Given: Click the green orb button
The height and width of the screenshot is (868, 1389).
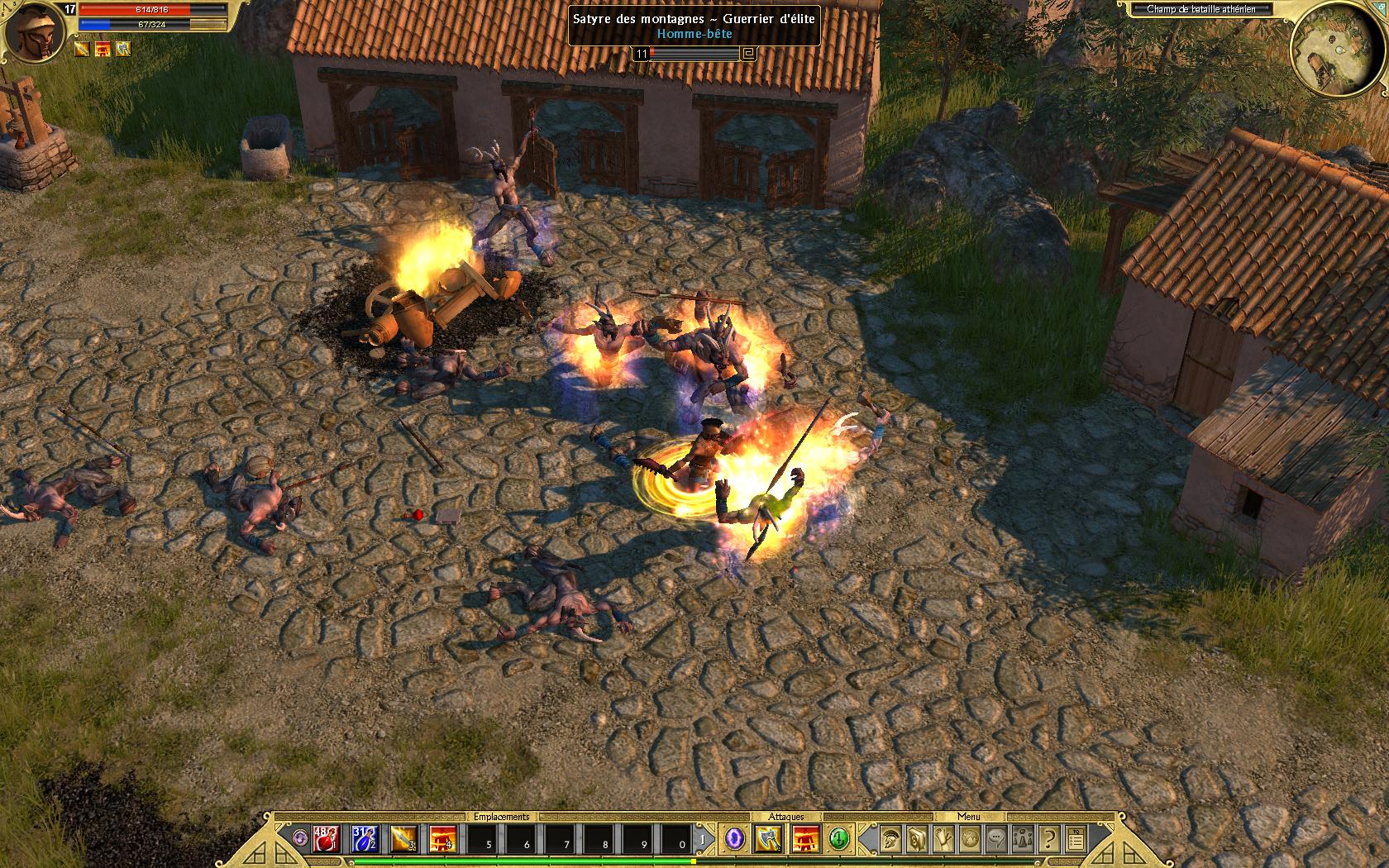Looking at the screenshot, I should pyautogui.click(x=840, y=840).
